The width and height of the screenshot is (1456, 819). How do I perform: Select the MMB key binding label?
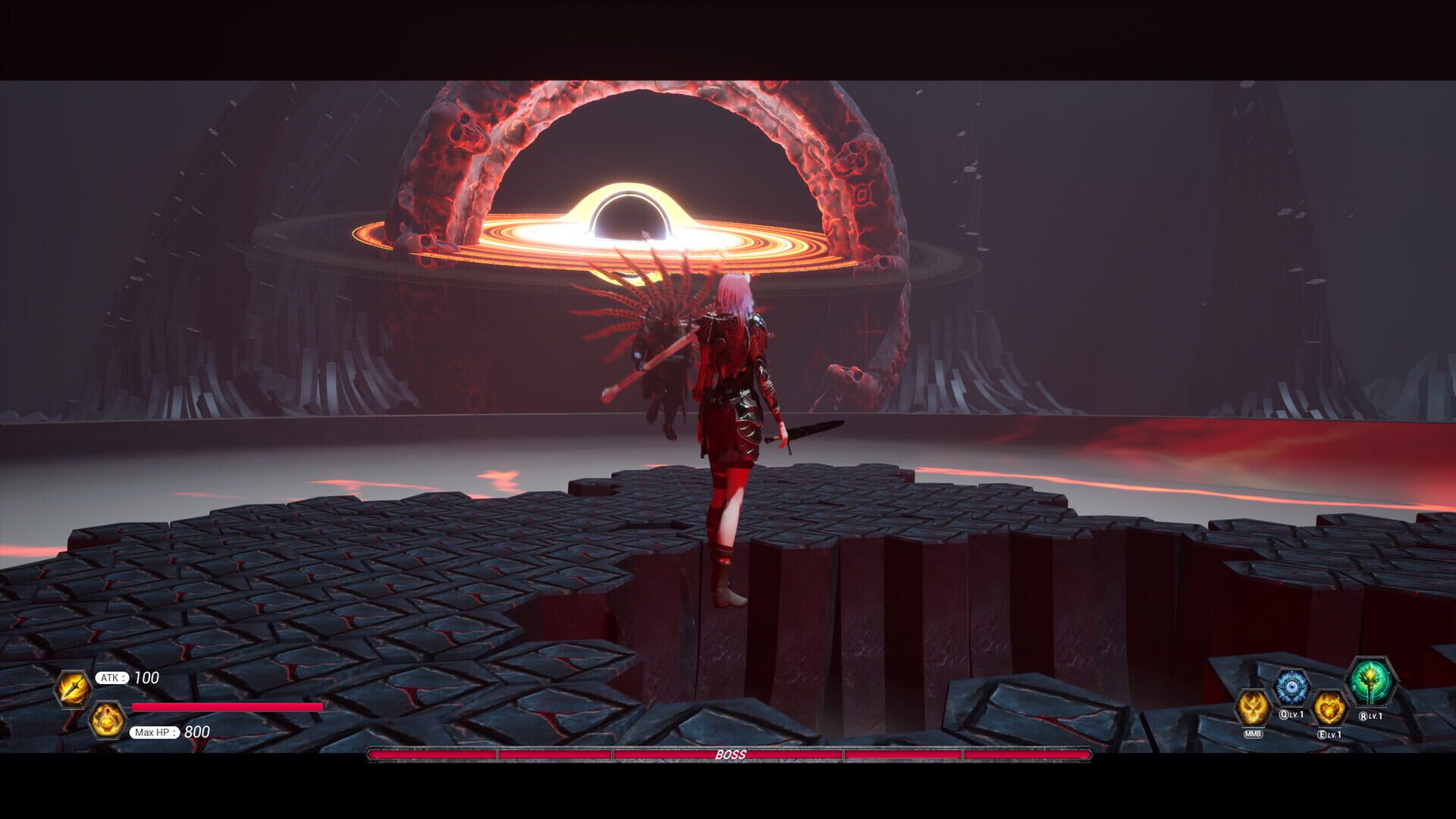1253,733
